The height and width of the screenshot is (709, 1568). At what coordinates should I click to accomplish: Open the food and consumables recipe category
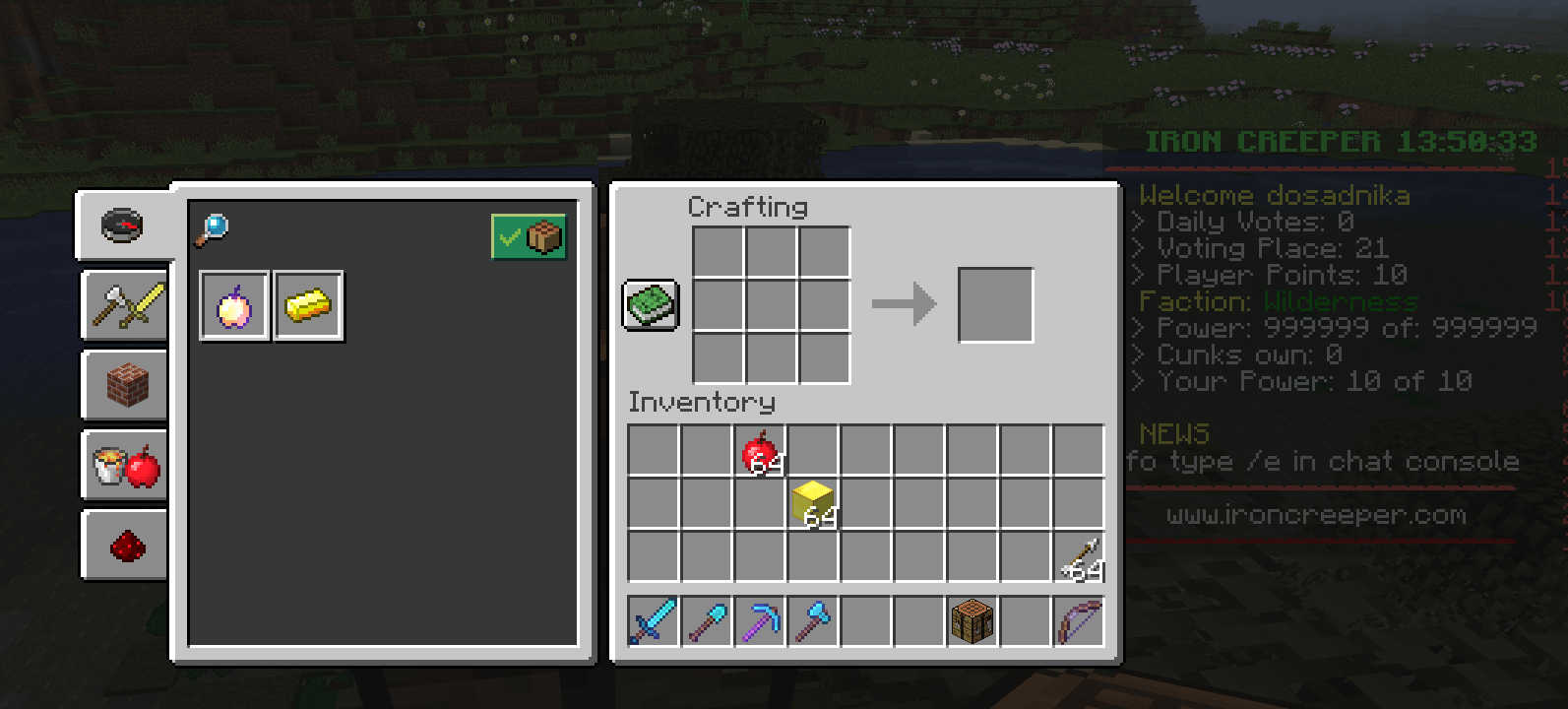124,465
